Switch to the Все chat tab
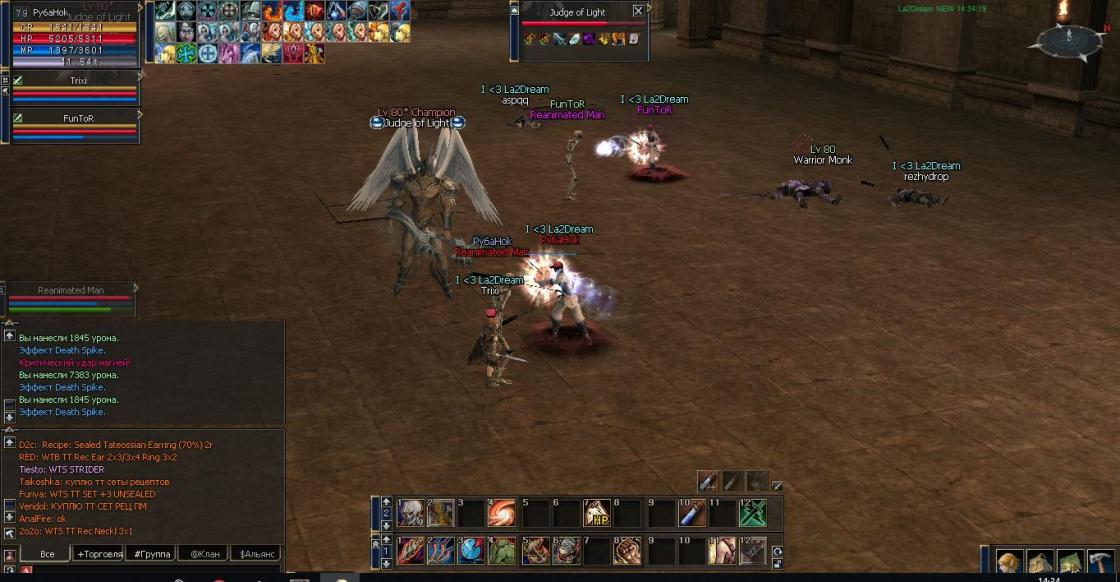The image size is (1120, 582). click(x=46, y=553)
